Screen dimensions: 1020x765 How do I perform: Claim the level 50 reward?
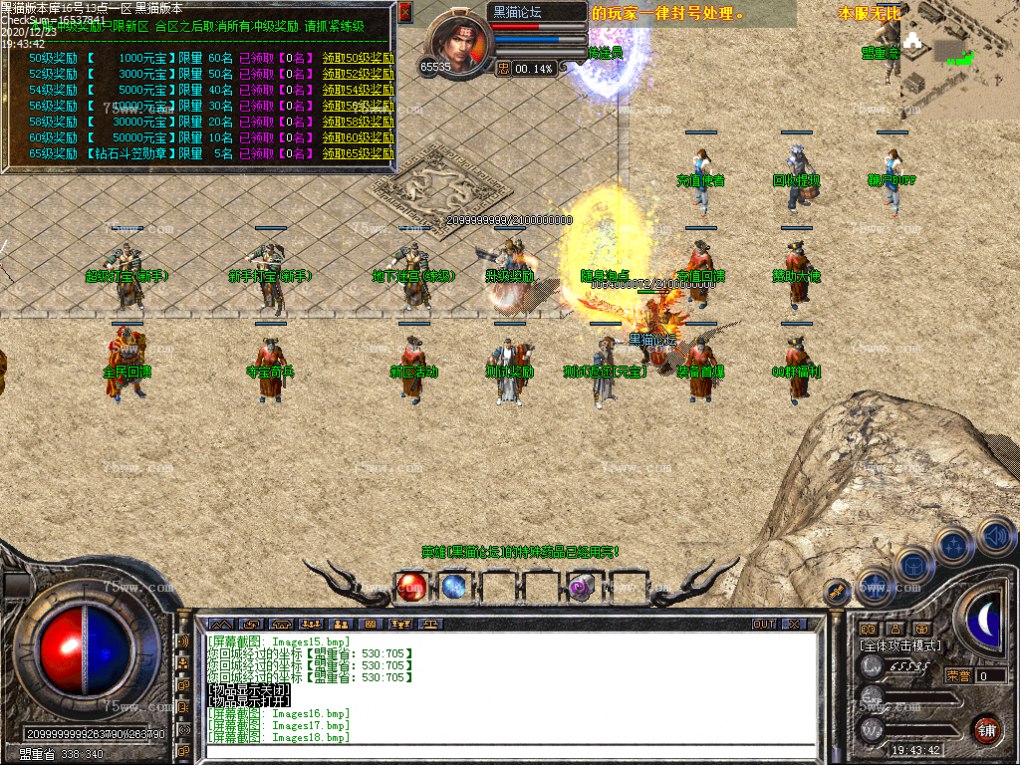point(358,59)
